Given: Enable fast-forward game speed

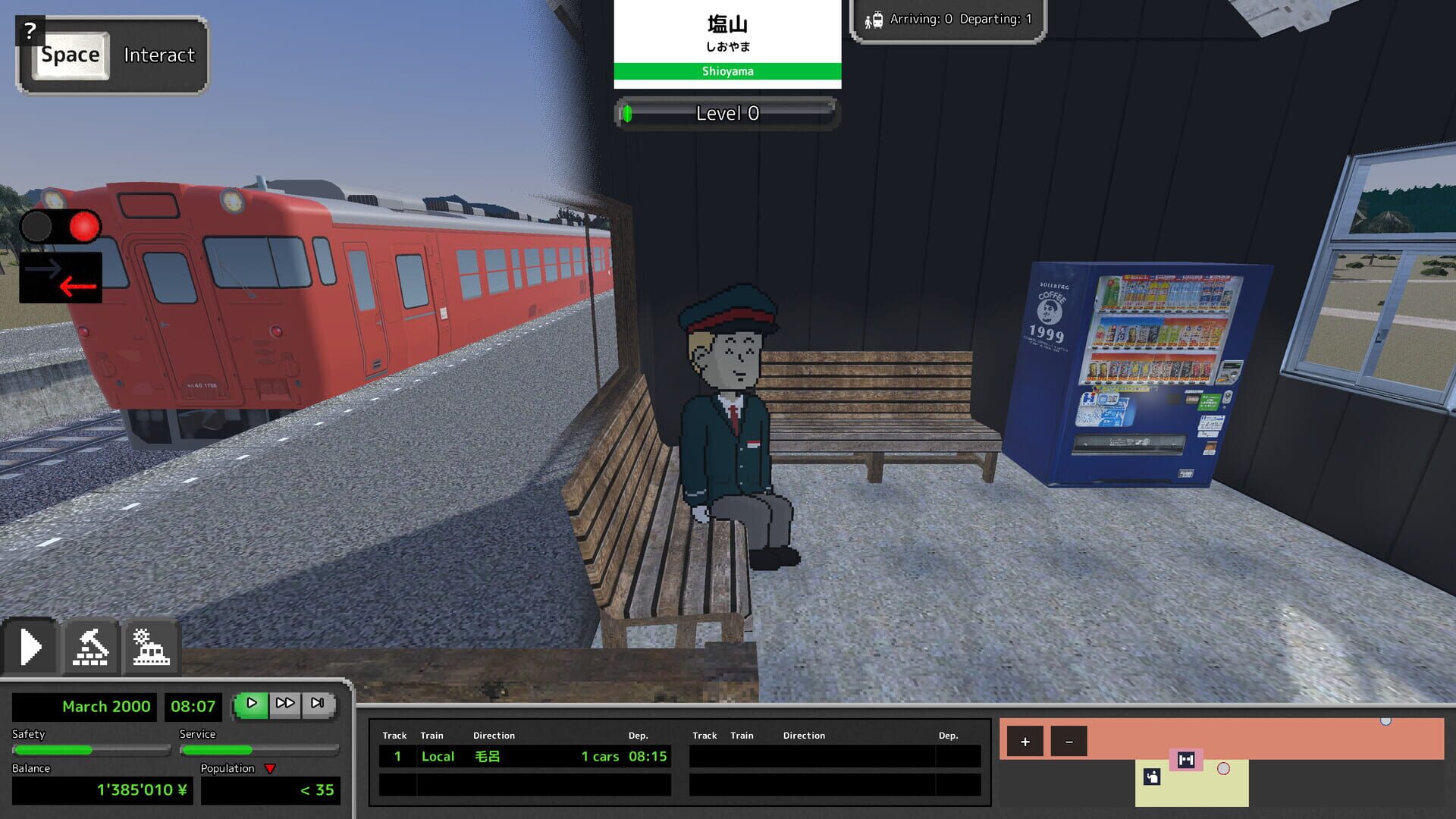Looking at the screenshot, I should click(285, 703).
